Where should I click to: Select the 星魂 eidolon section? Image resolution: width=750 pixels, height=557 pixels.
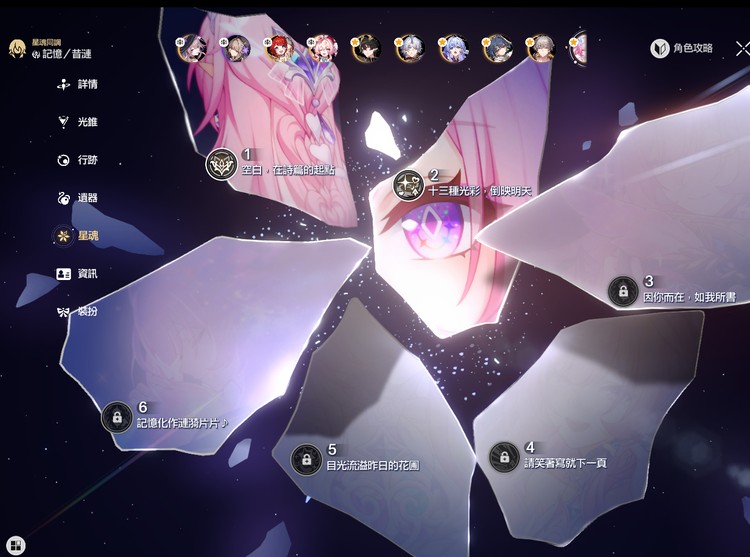78,236
